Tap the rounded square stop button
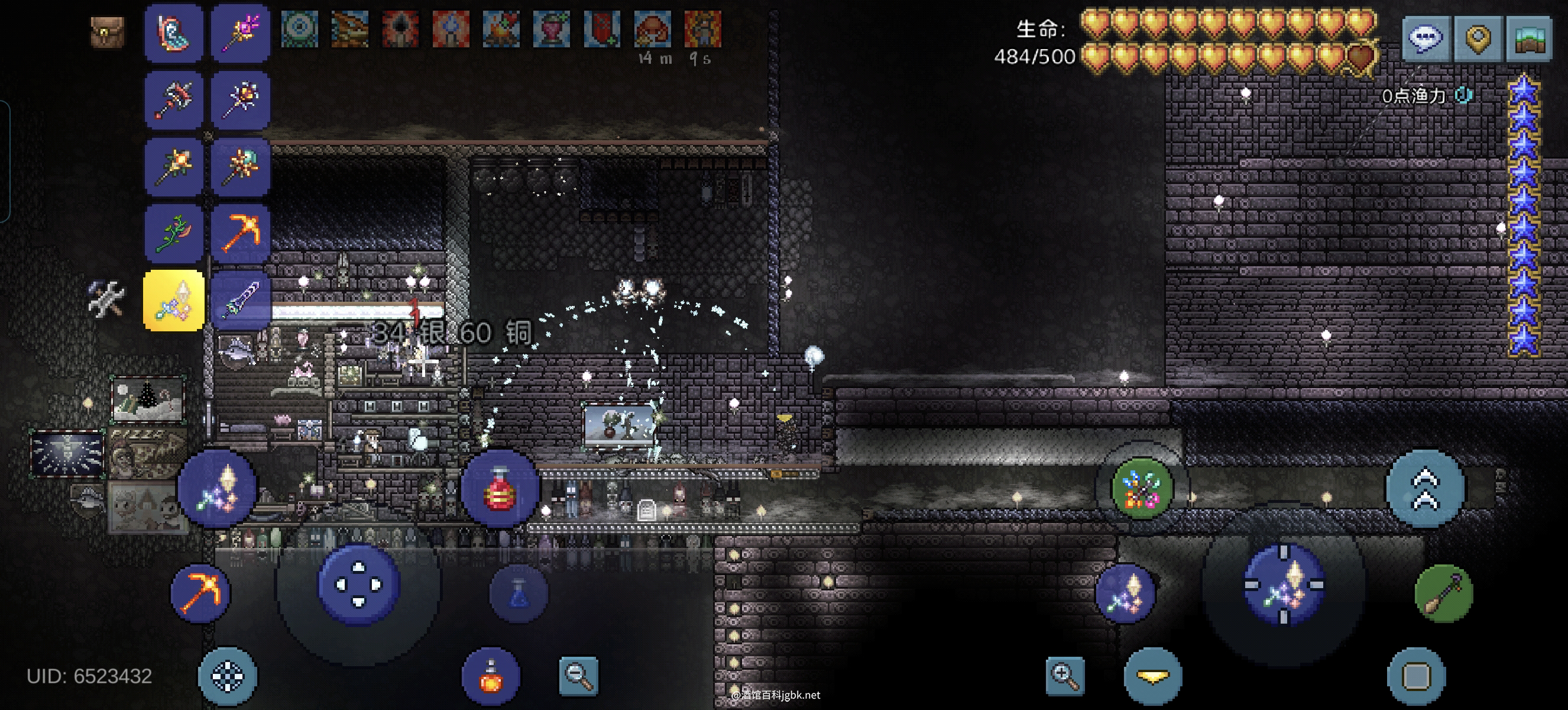Viewport: 1568px width, 710px height. [1416, 676]
